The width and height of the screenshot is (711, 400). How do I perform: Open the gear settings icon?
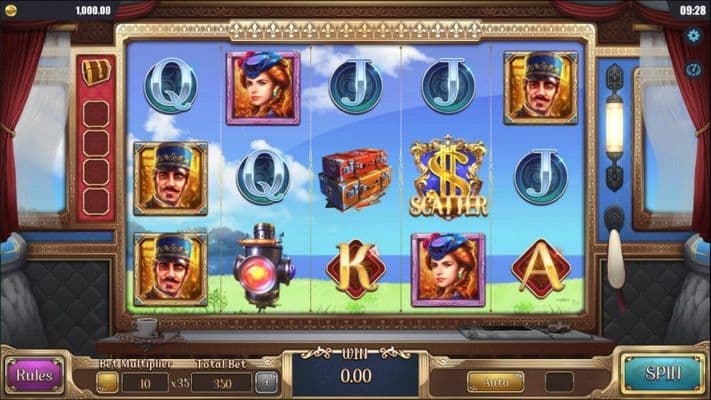click(x=694, y=36)
